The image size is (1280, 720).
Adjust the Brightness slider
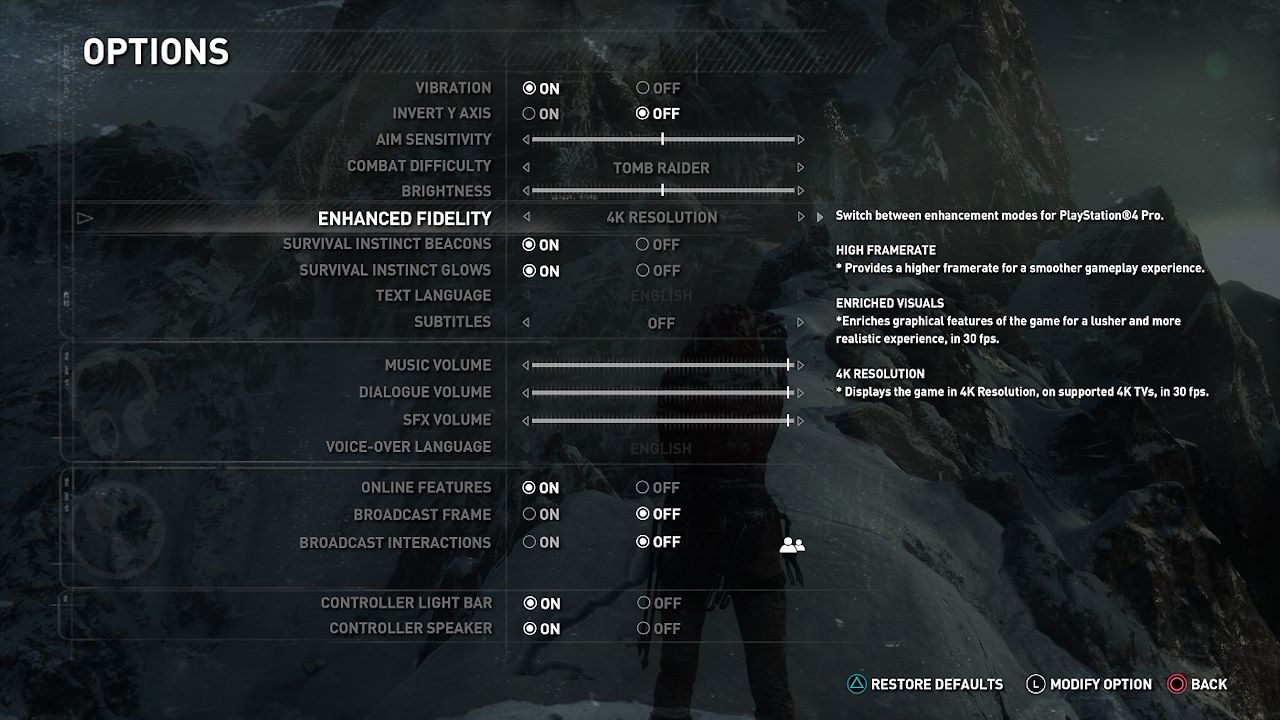(x=662, y=190)
